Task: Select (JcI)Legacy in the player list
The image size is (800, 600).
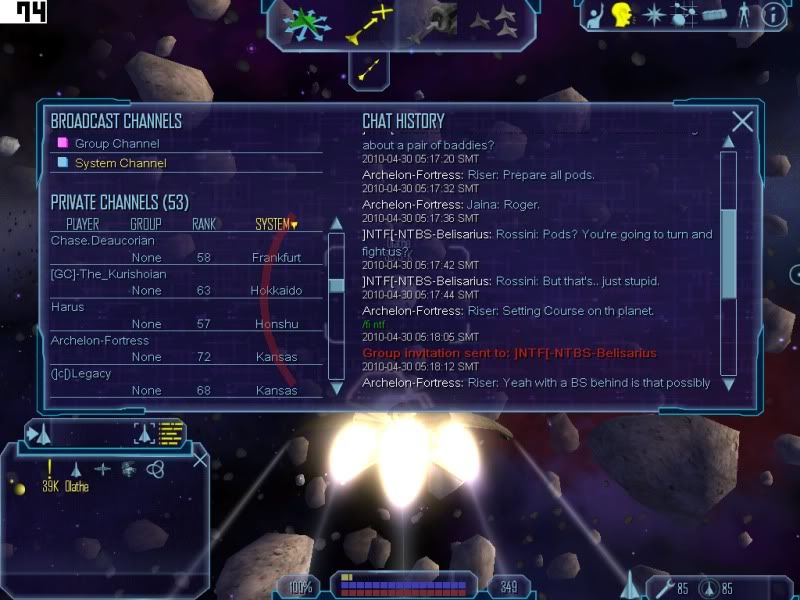Action: tap(80, 373)
